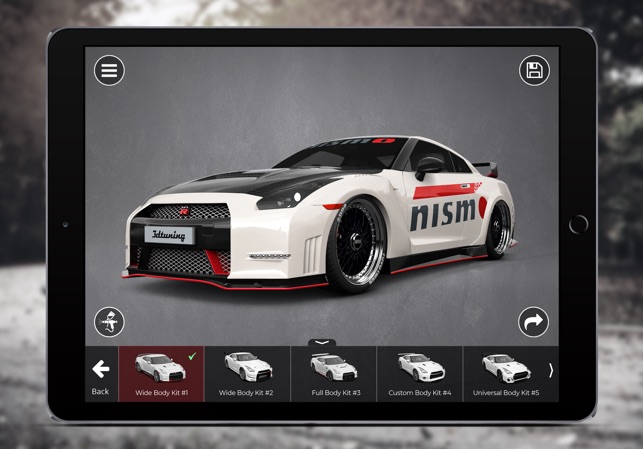Select Universal Body Kit #5

coord(506,374)
